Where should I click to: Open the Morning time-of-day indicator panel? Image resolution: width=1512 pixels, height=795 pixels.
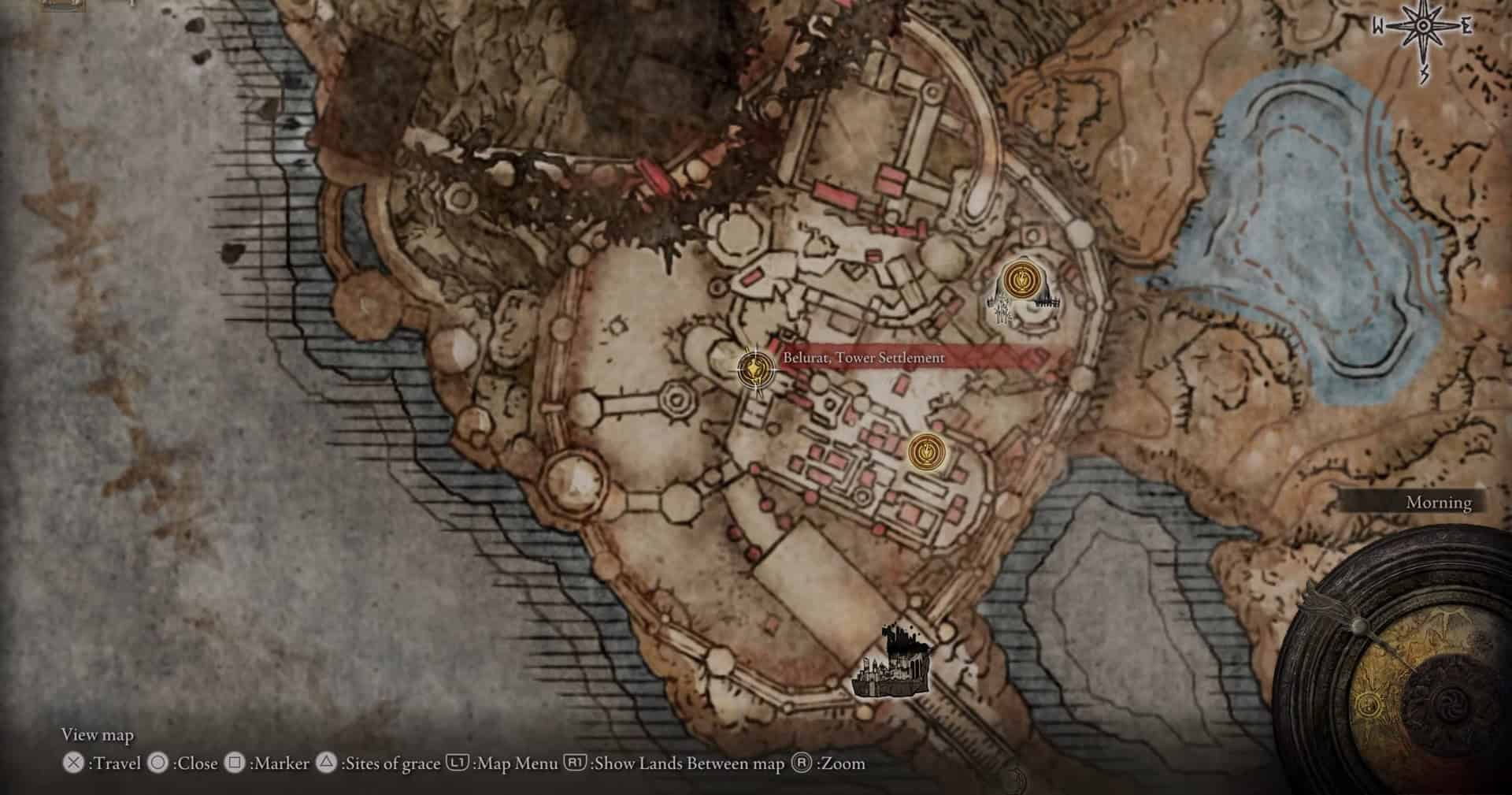coord(1438,502)
